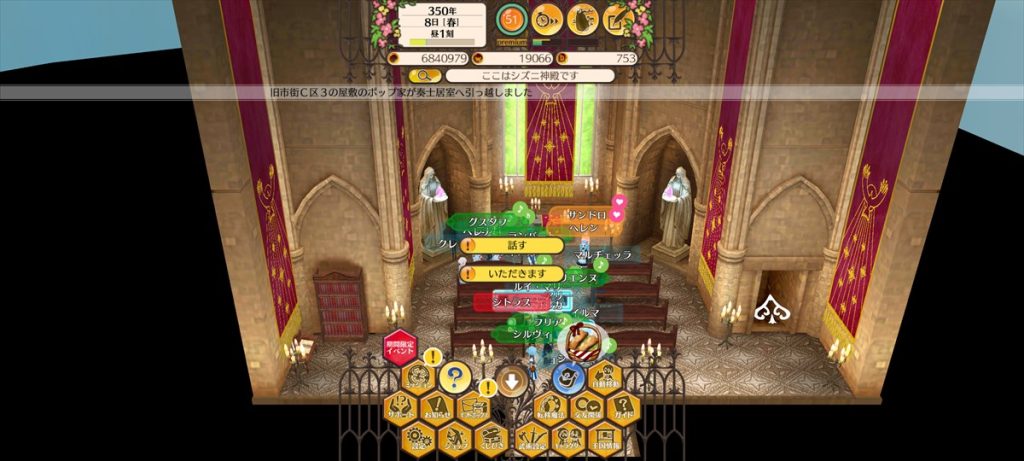Open the サポート support menu
This screenshot has height=461, width=1024.
click(400, 408)
